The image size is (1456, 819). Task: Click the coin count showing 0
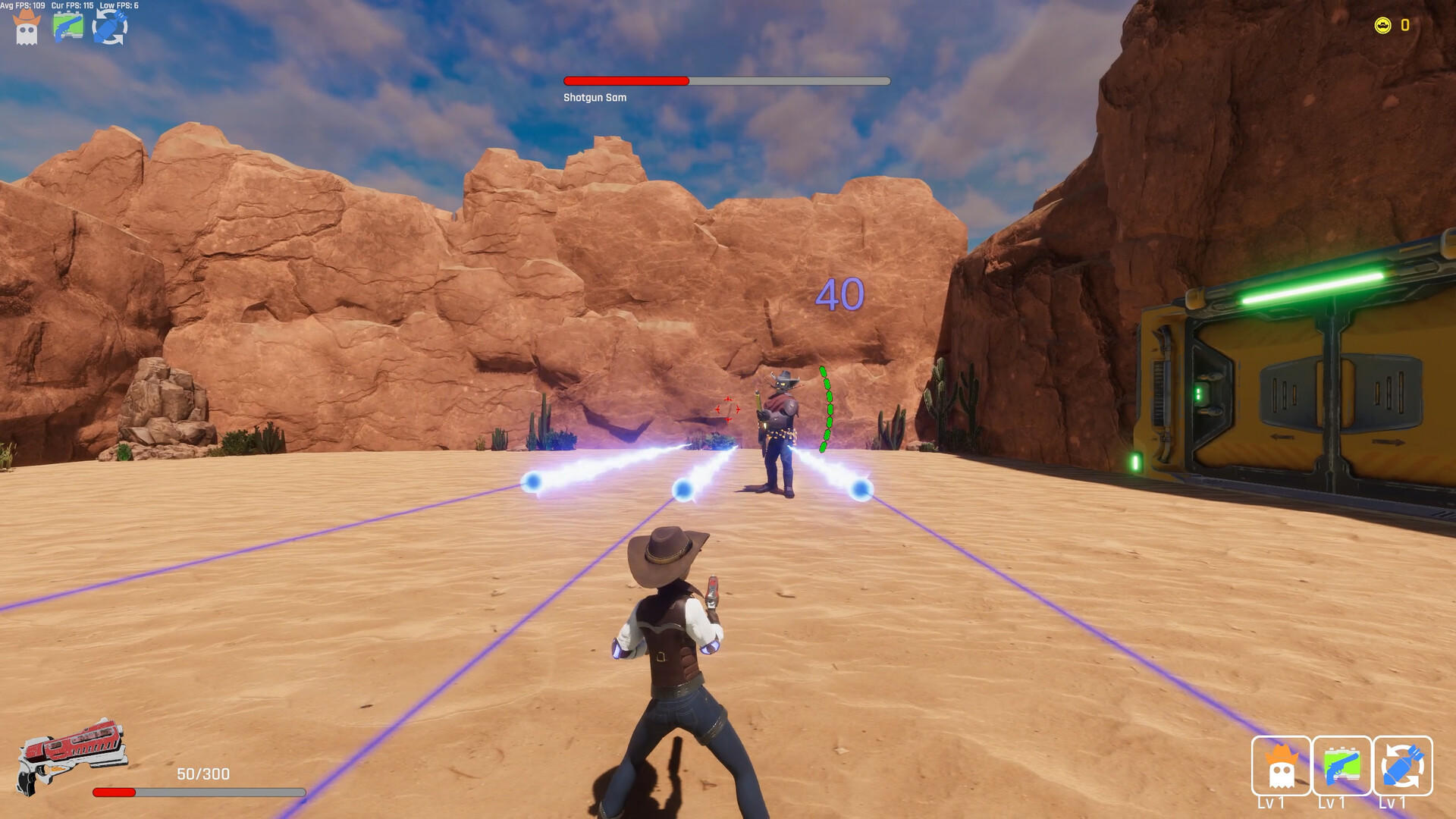(x=1404, y=24)
